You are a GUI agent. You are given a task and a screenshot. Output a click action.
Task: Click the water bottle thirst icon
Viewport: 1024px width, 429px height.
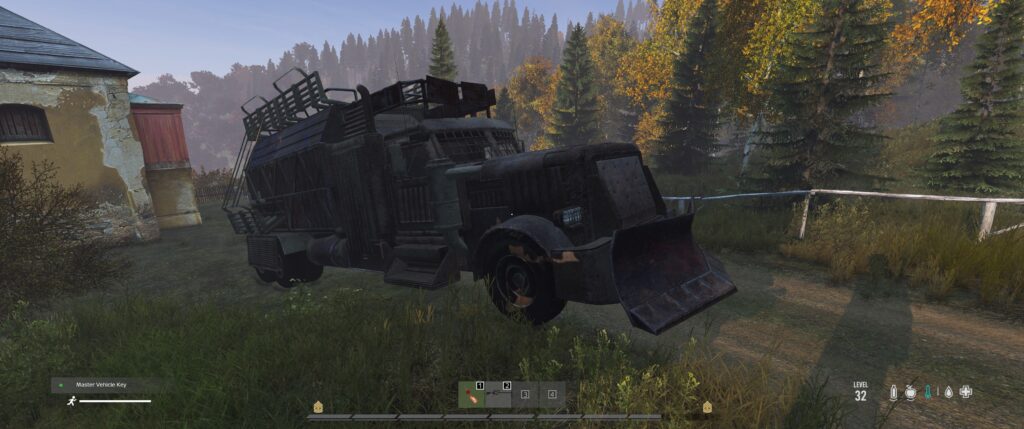(x=893, y=393)
